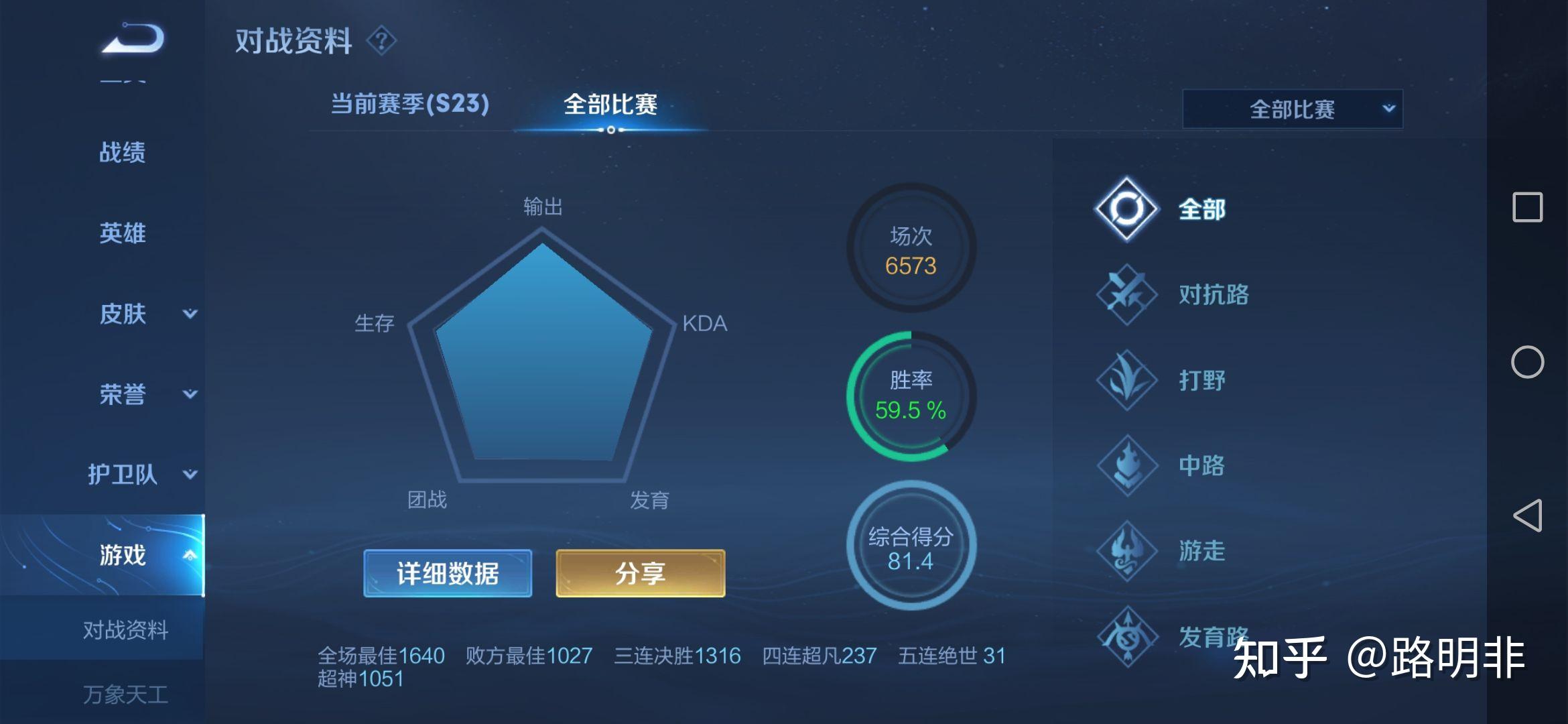Open the 战绩 match history section
Screen dimensions: 1568x724
coord(122,153)
